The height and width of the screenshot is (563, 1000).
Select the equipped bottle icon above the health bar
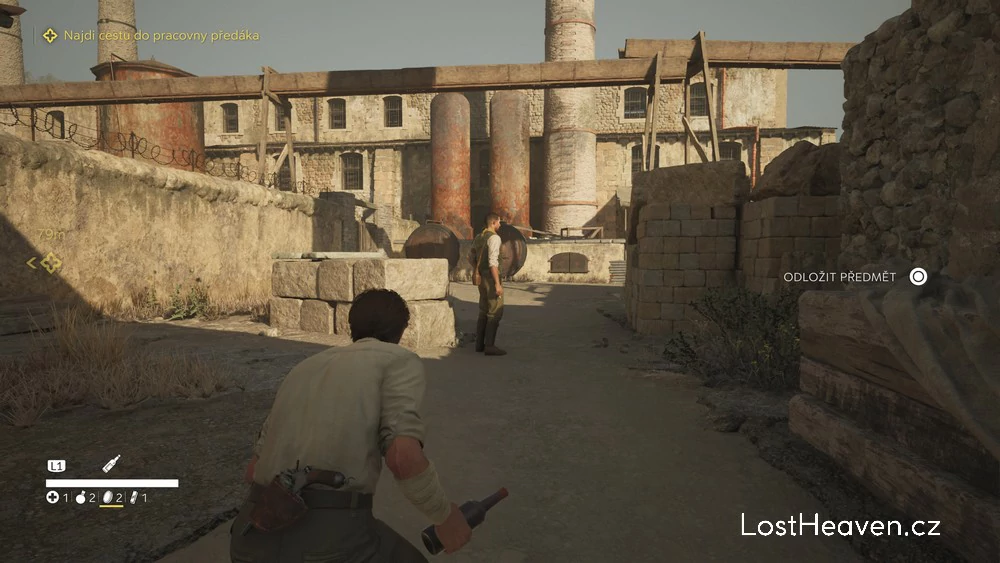coord(111,464)
